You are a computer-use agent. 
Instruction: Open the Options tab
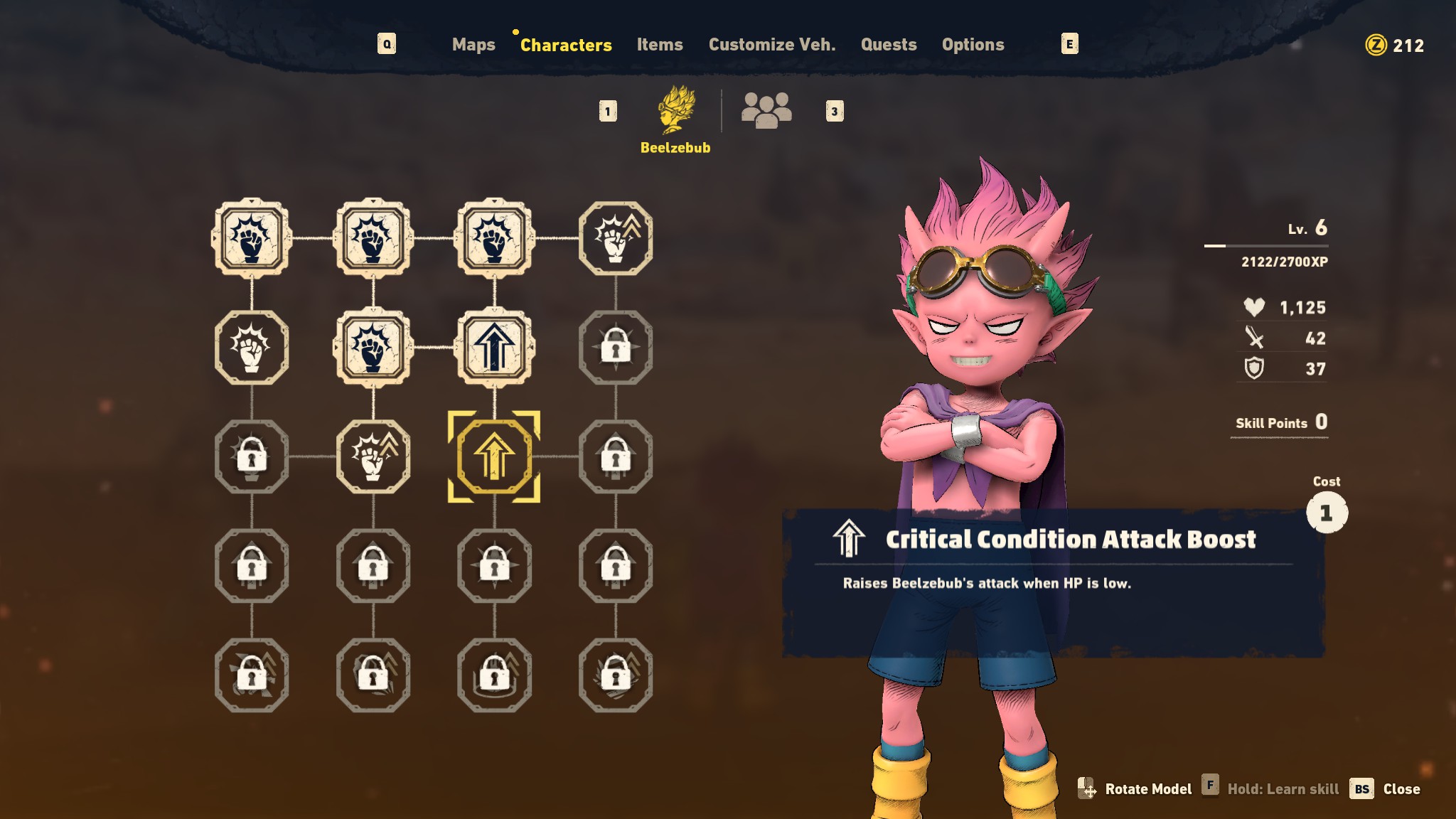coord(973,45)
